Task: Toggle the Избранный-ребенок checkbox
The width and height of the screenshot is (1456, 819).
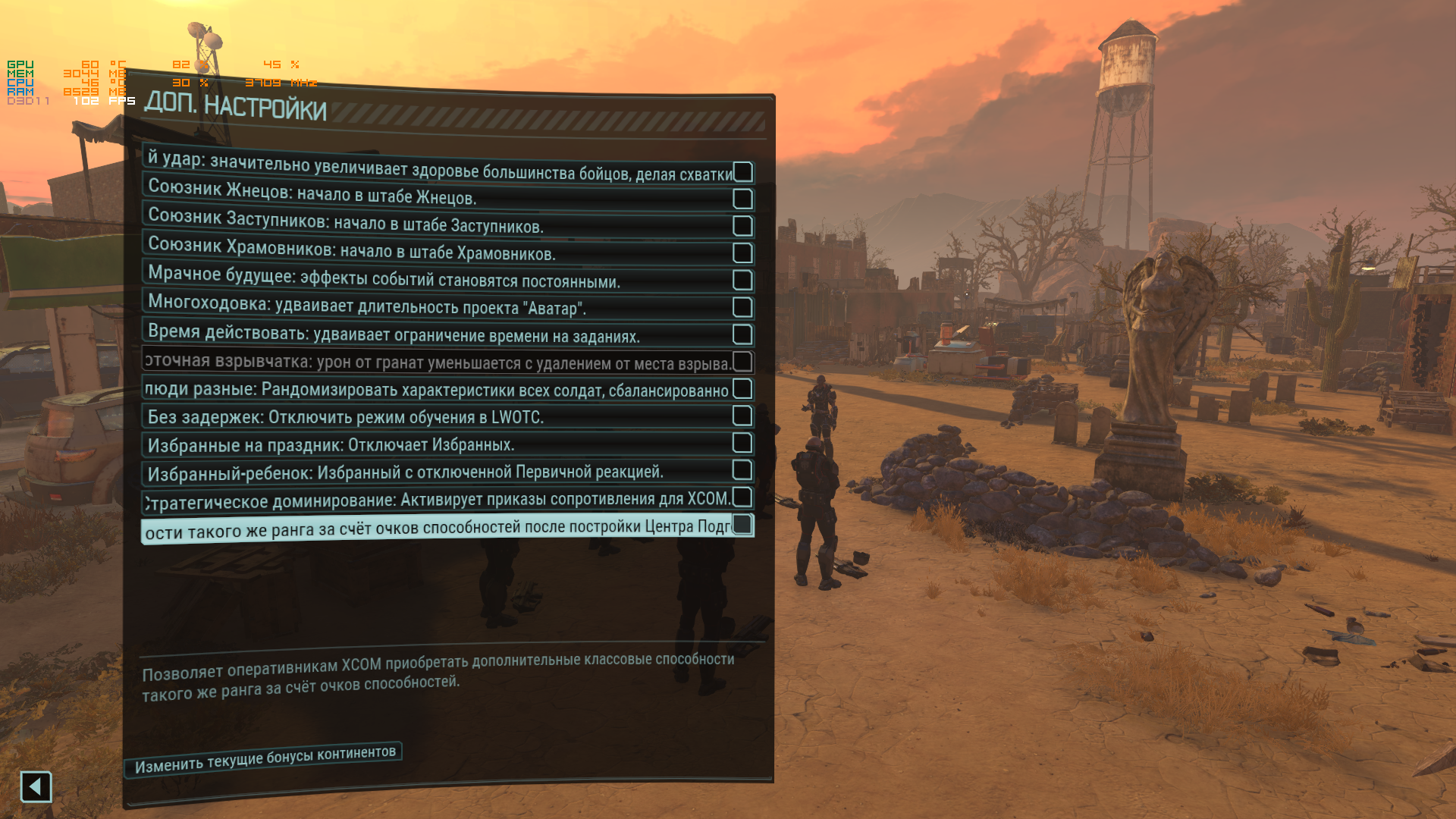Action: coord(742,470)
